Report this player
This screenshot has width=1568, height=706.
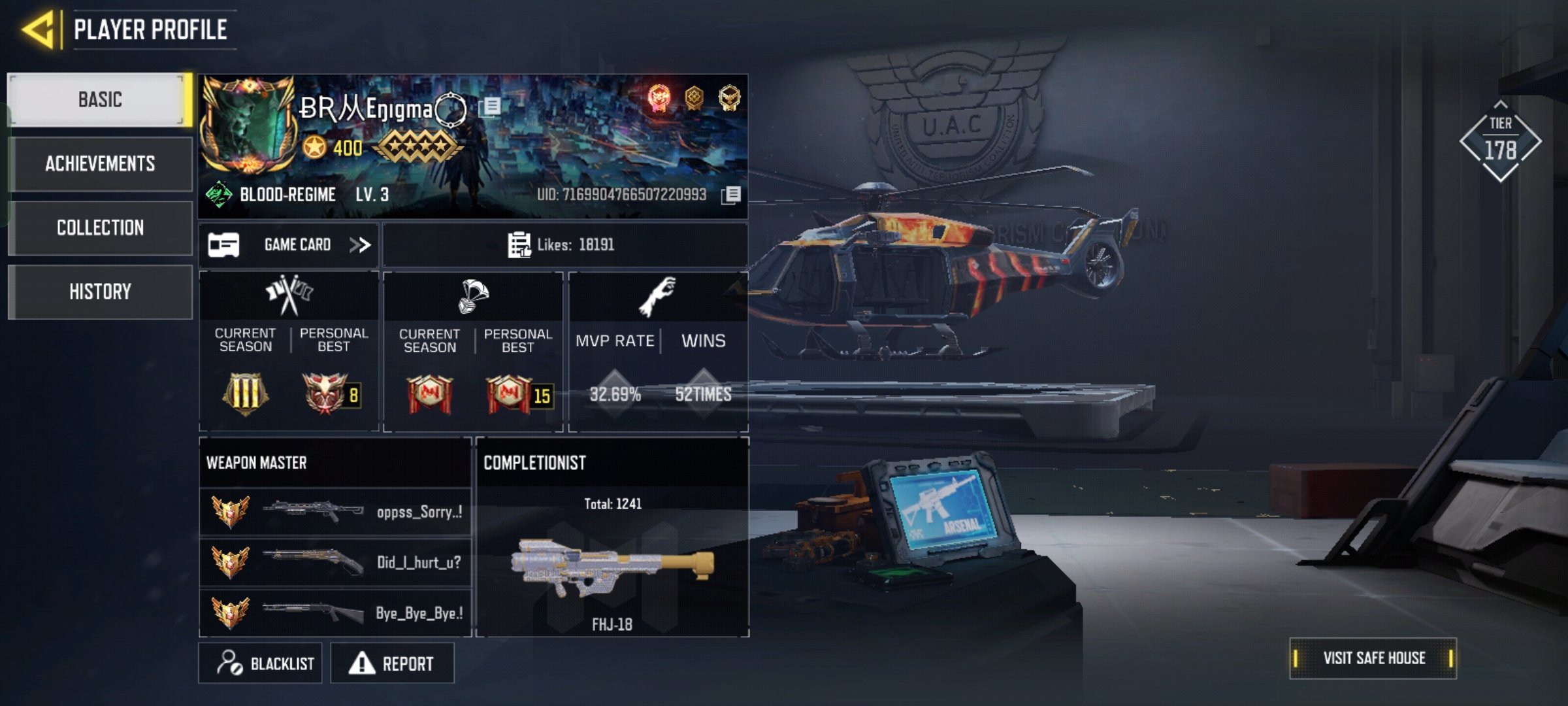tap(392, 664)
